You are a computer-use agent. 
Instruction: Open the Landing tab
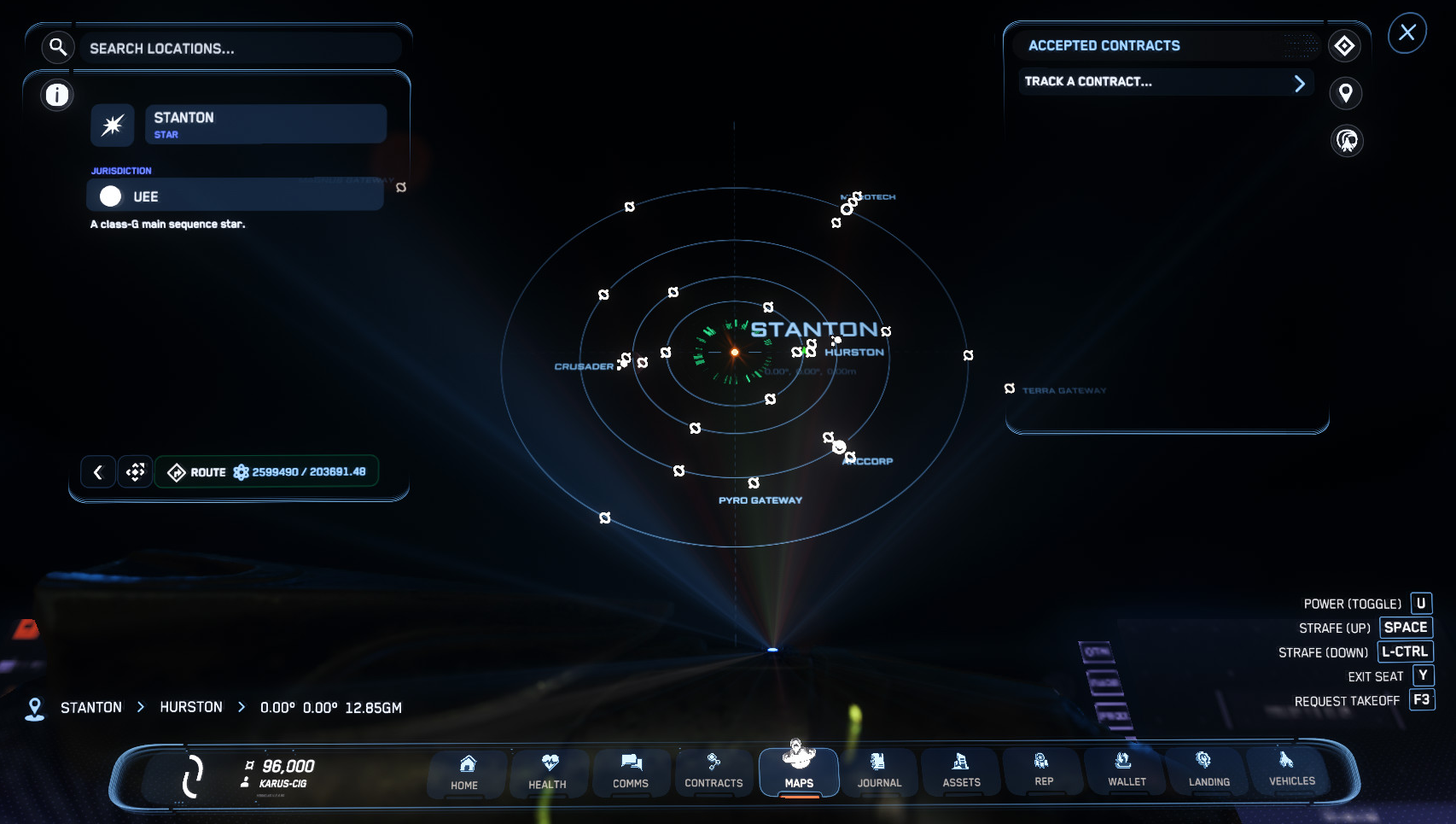point(1209,770)
